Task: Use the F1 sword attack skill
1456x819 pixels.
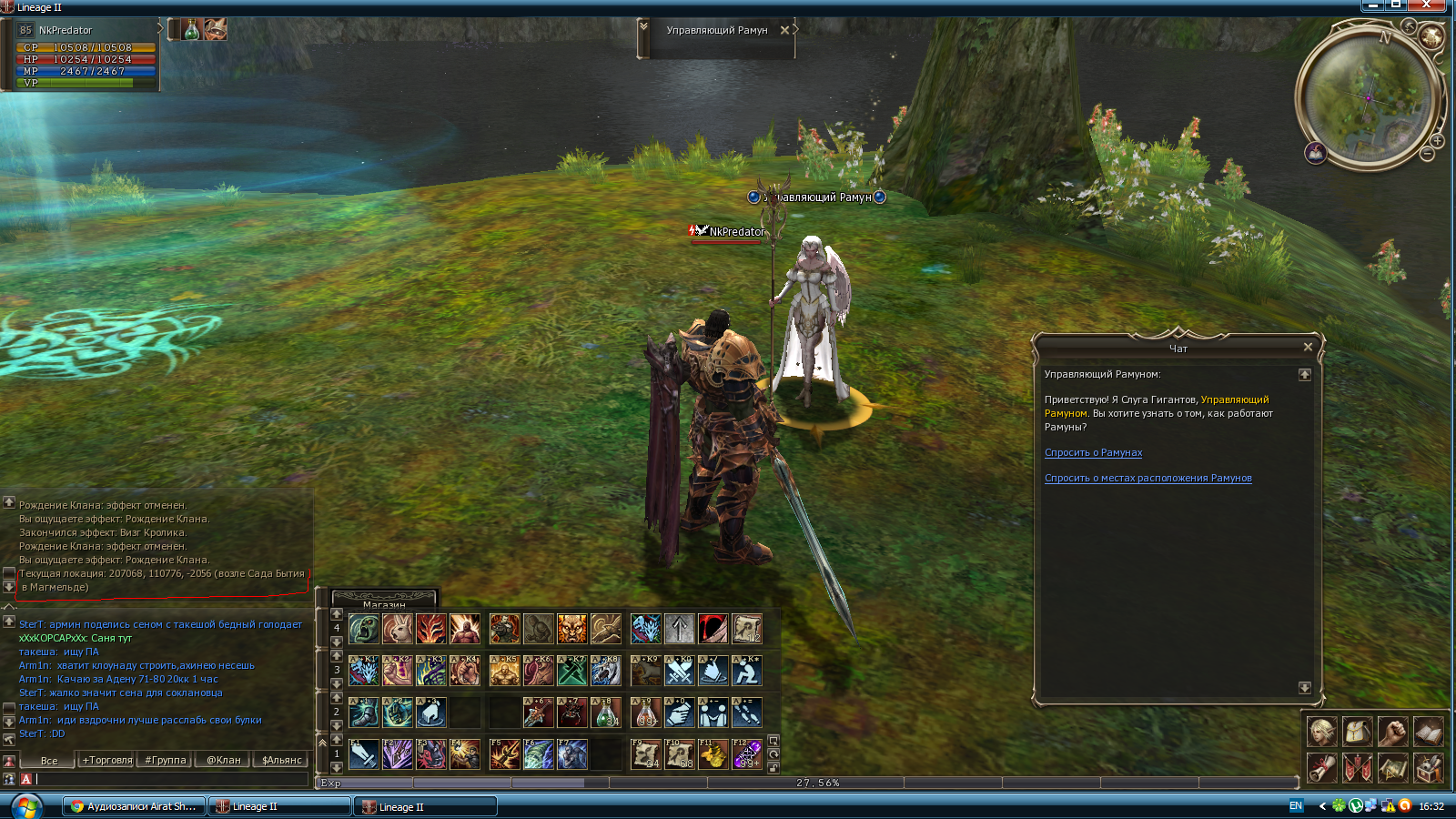Action: coord(363,754)
